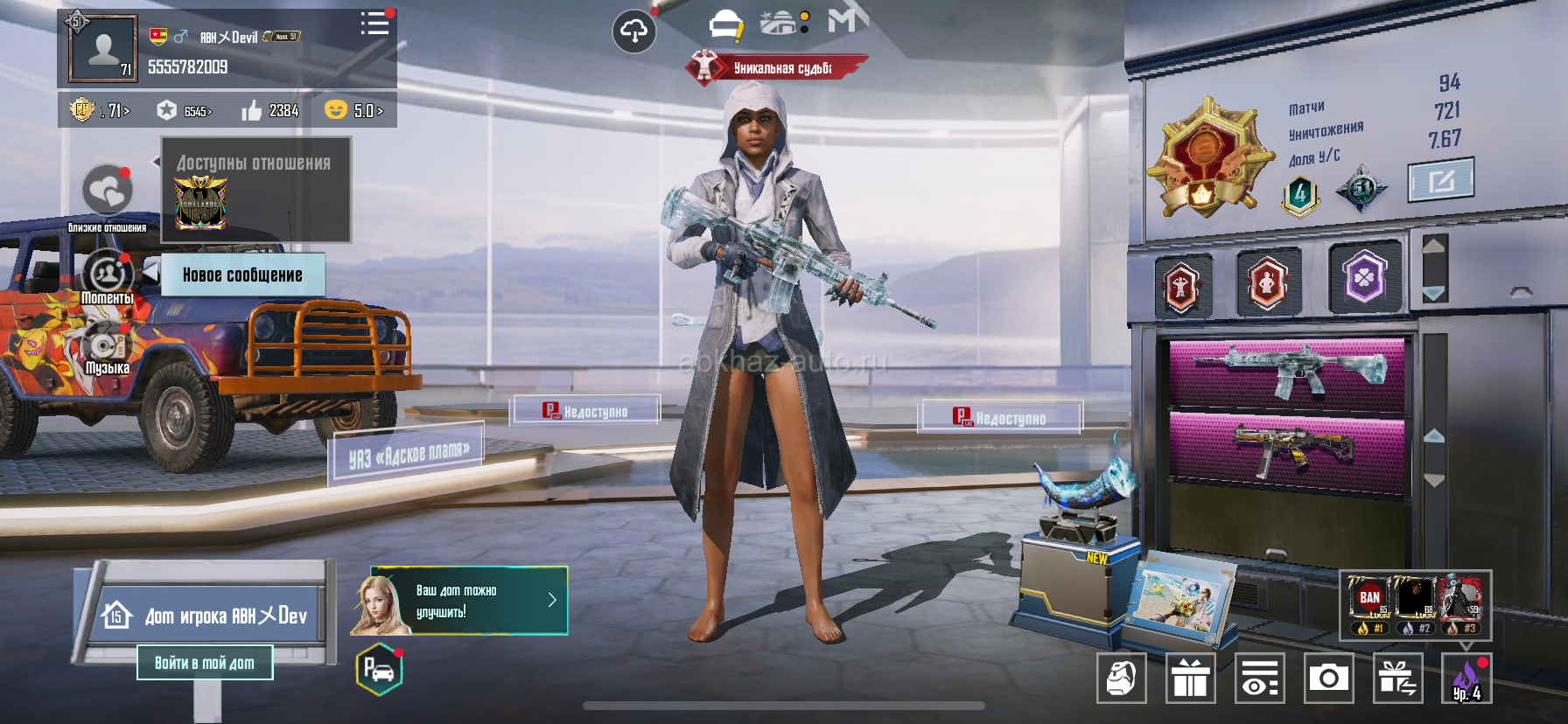Open the home upgrade banner
The image size is (1568, 724).
pos(459,601)
